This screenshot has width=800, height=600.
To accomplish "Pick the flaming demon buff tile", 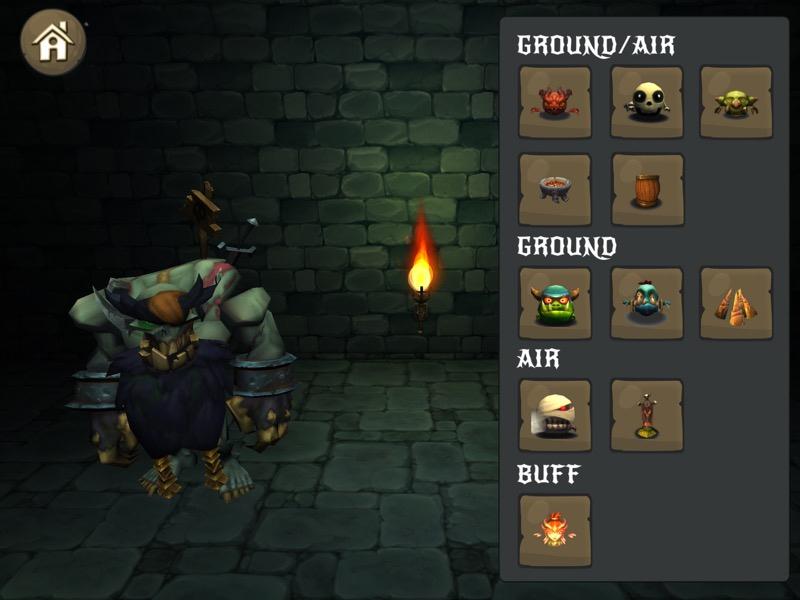I will 555,530.
